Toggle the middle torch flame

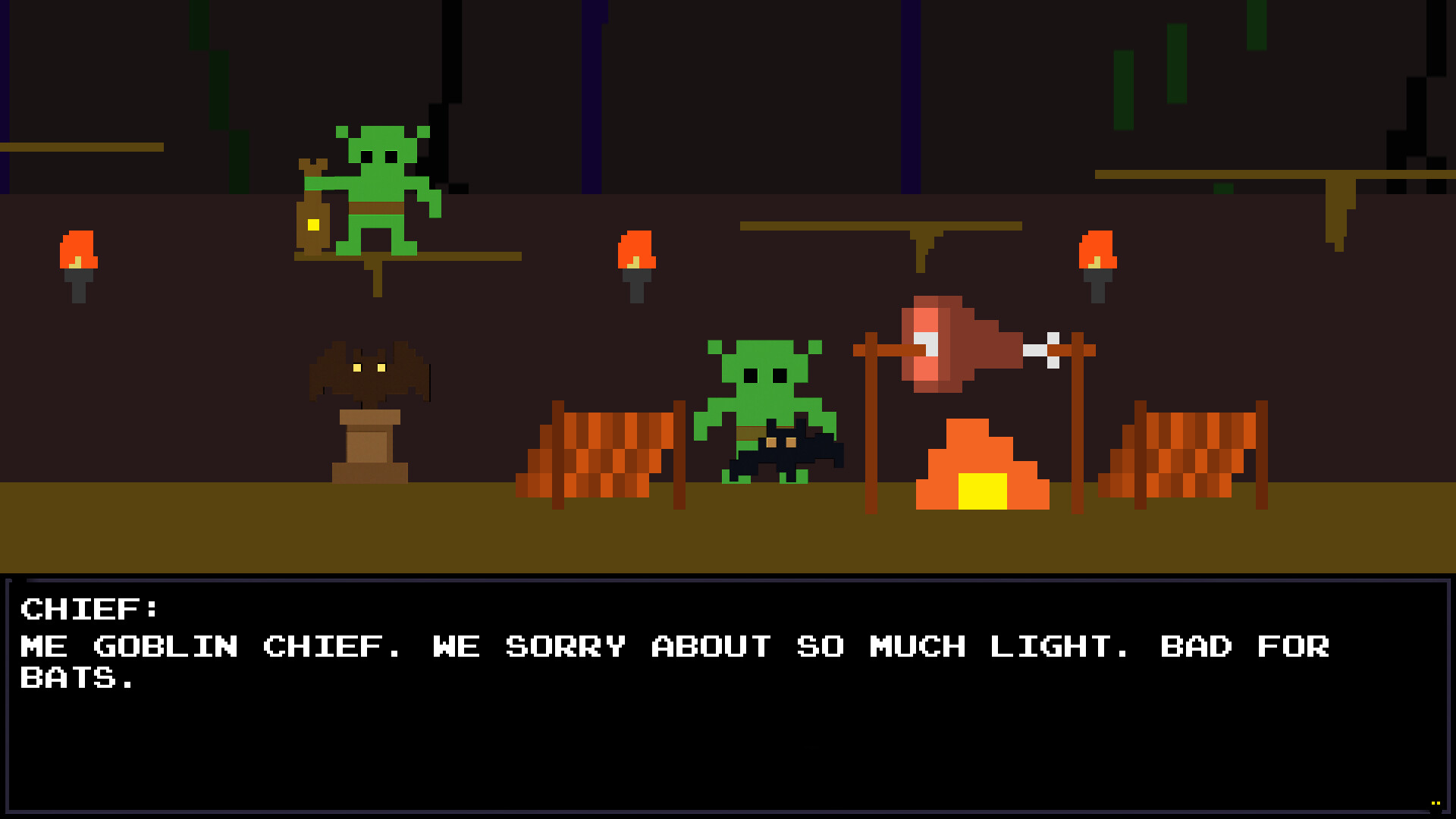(637, 250)
